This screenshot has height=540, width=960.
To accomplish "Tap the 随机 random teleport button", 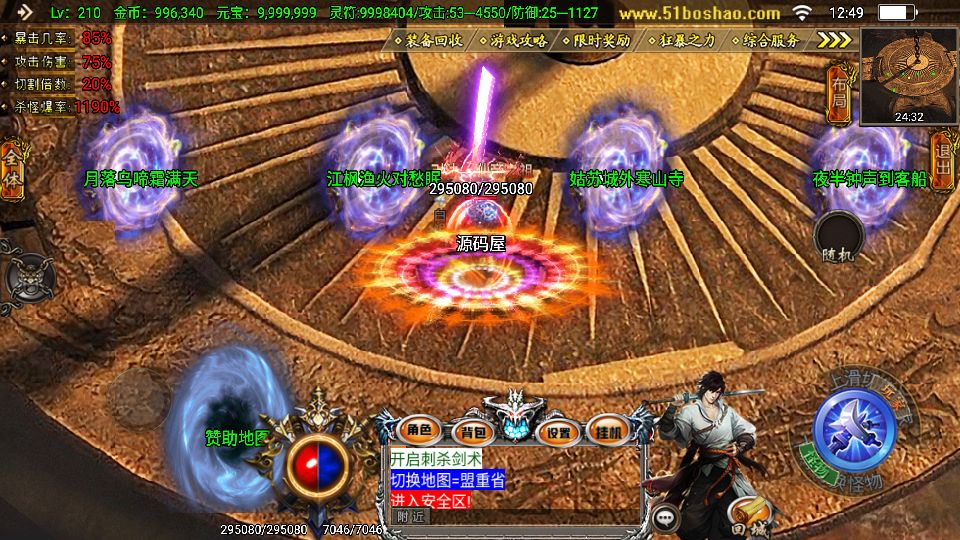I will click(x=839, y=240).
